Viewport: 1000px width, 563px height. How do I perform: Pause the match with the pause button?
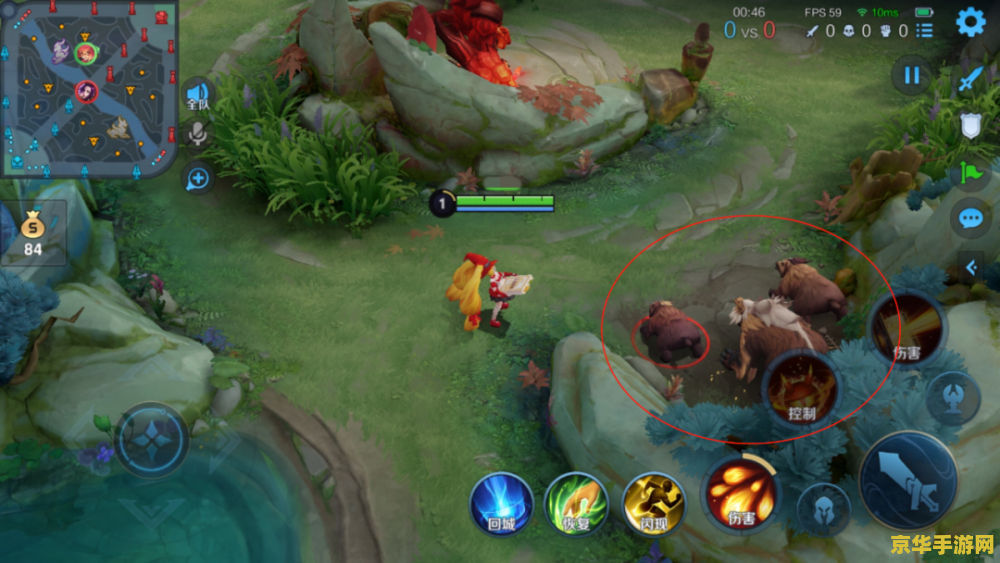coord(911,75)
